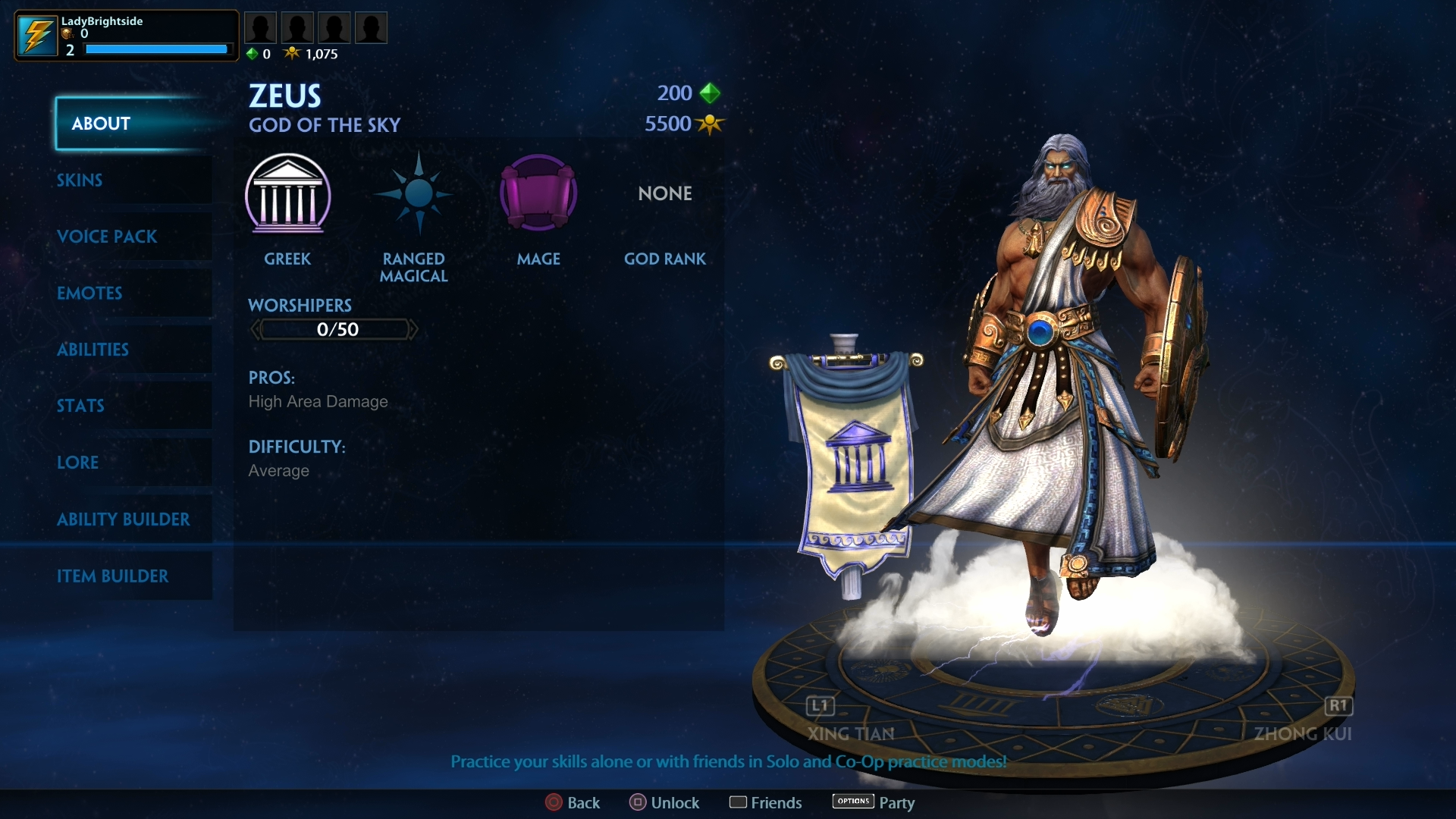Viewport: 1456px width, 819px height.
Task: Click the Unlock circle button icon
Action: (637, 802)
